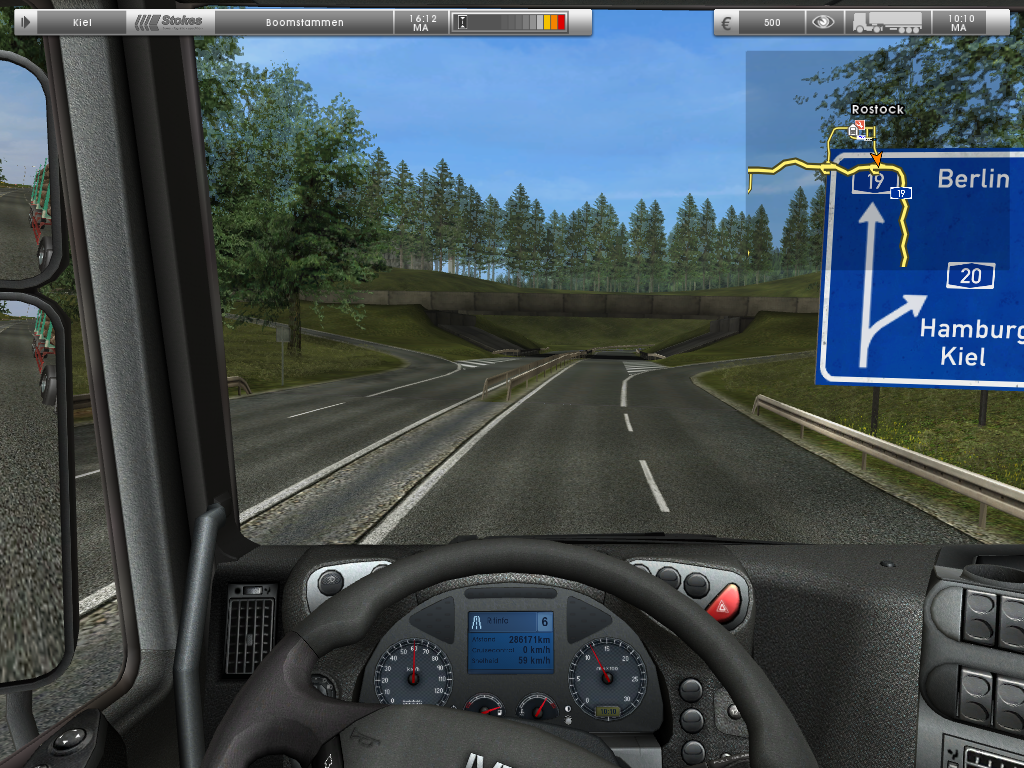
Task: Click the arrow at the job bar's left end
Action: (x=25, y=22)
